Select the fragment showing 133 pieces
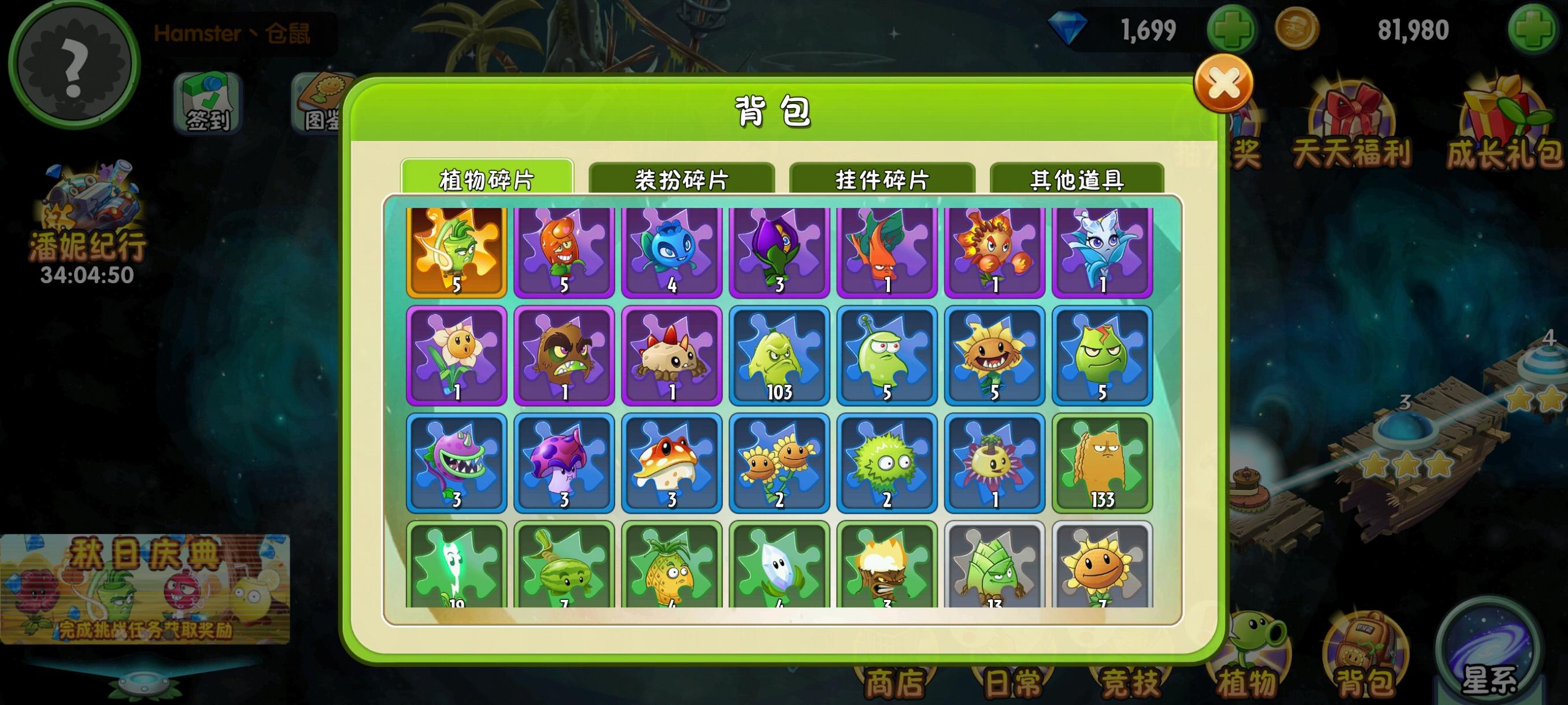This screenshot has width=1568, height=705. 1103,462
